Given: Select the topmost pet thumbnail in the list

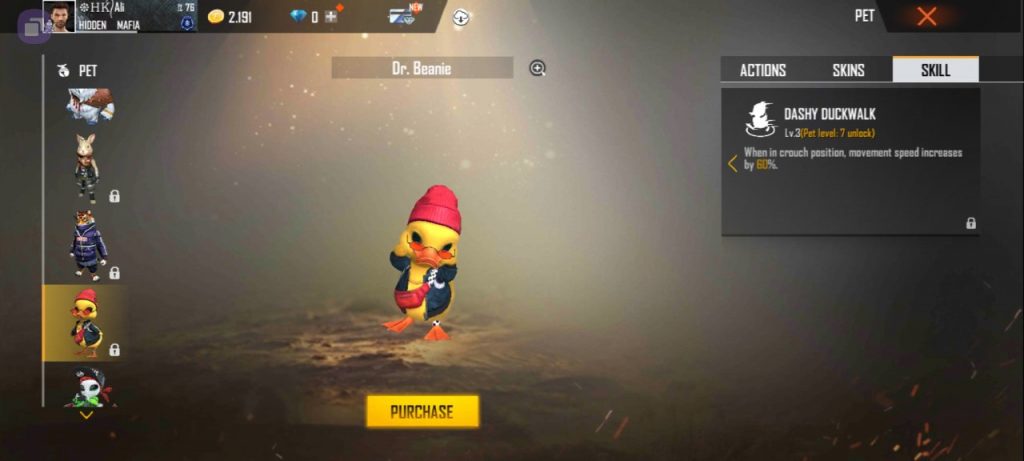Looking at the screenshot, I should click(x=90, y=105).
